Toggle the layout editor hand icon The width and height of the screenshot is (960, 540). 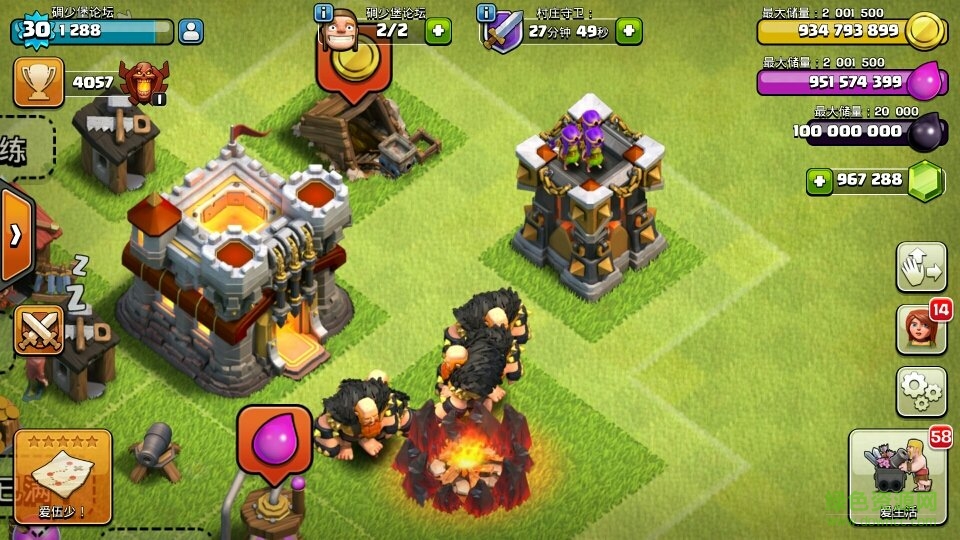(921, 265)
